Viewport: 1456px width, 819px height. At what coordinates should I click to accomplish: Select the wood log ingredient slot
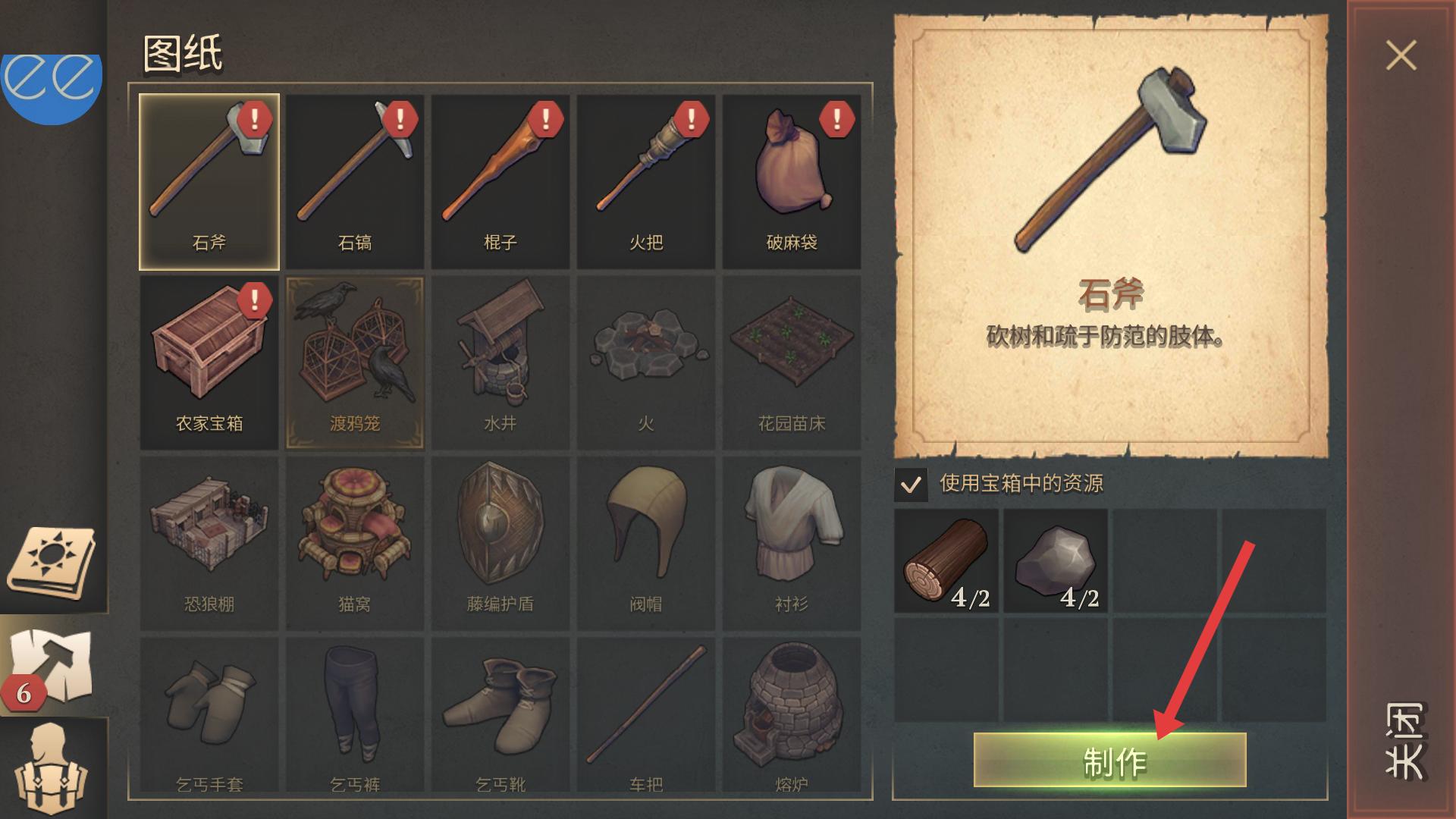point(946,561)
